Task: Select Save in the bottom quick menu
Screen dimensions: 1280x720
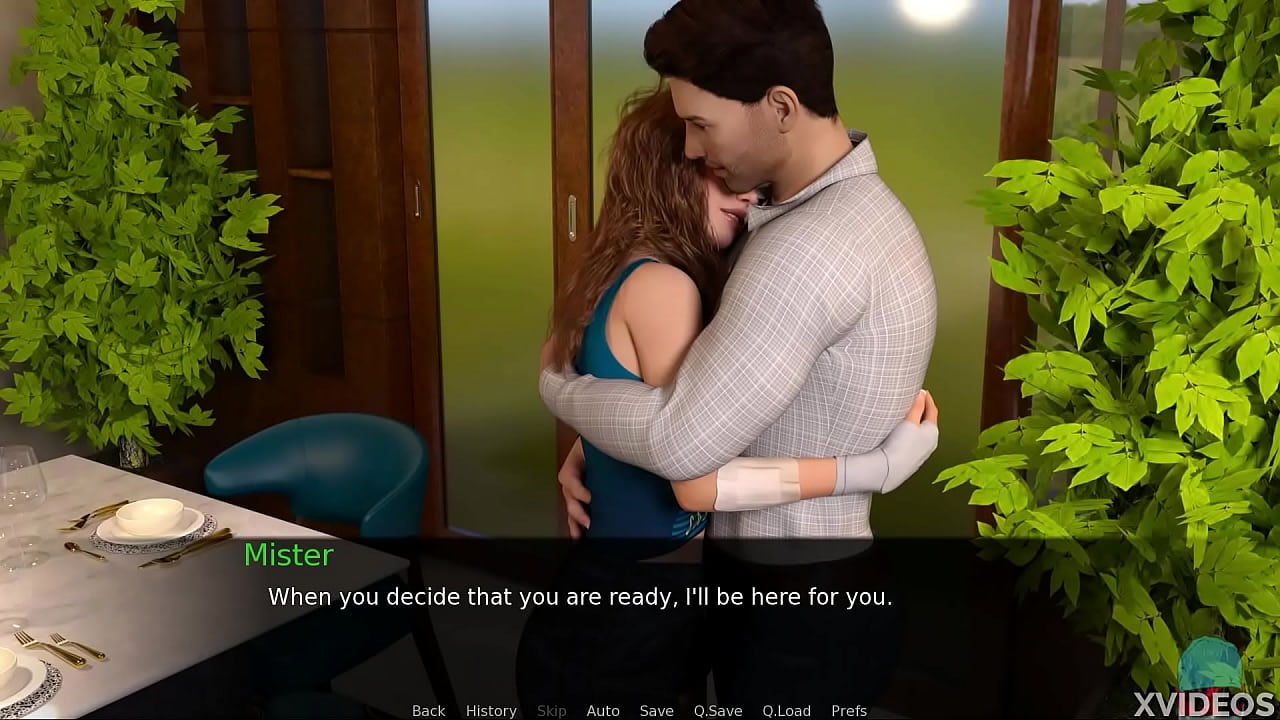Action: [656, 710]
